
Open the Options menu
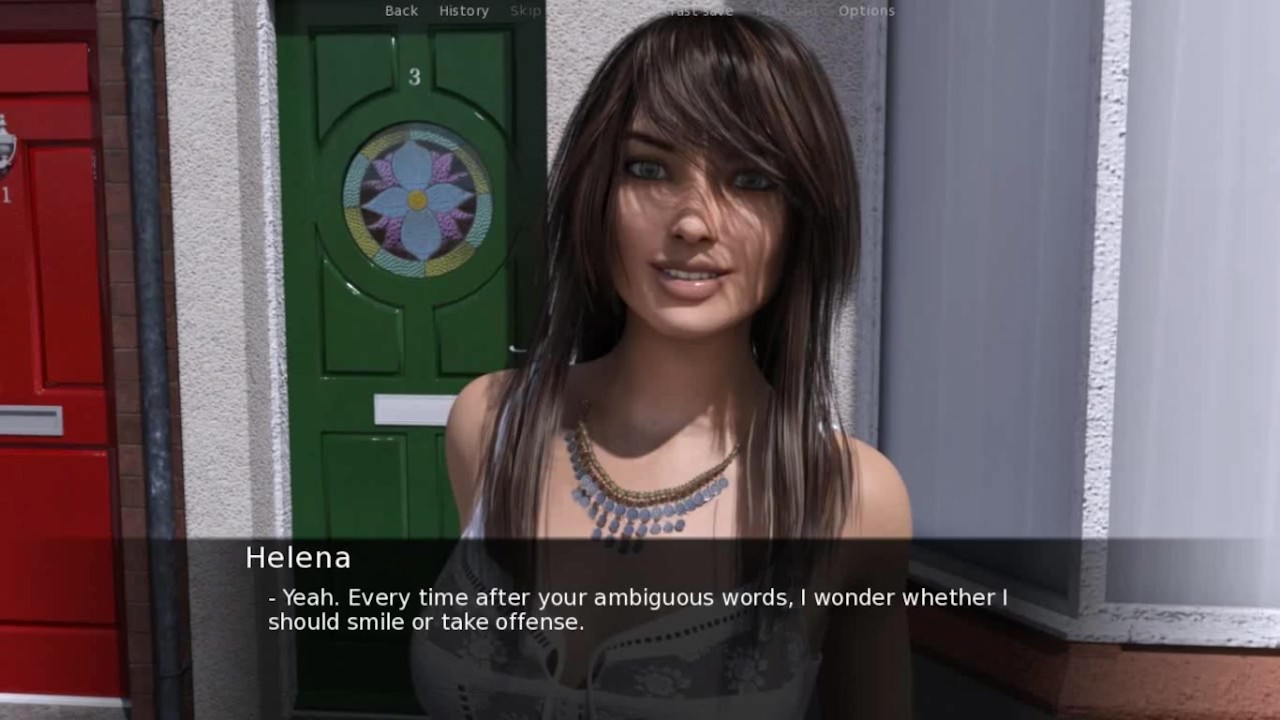click(x=866, y=11)
